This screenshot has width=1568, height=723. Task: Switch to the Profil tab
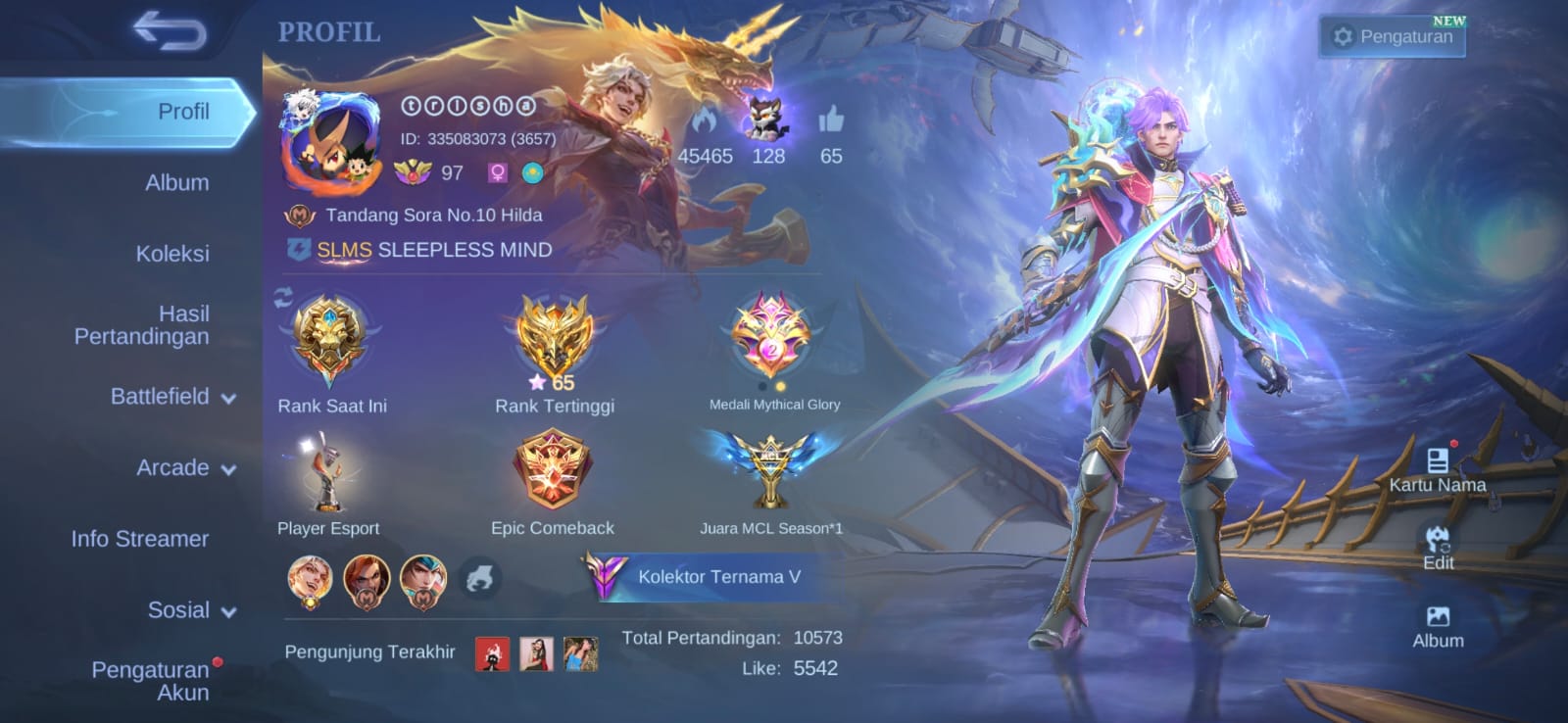coord(183,112)
